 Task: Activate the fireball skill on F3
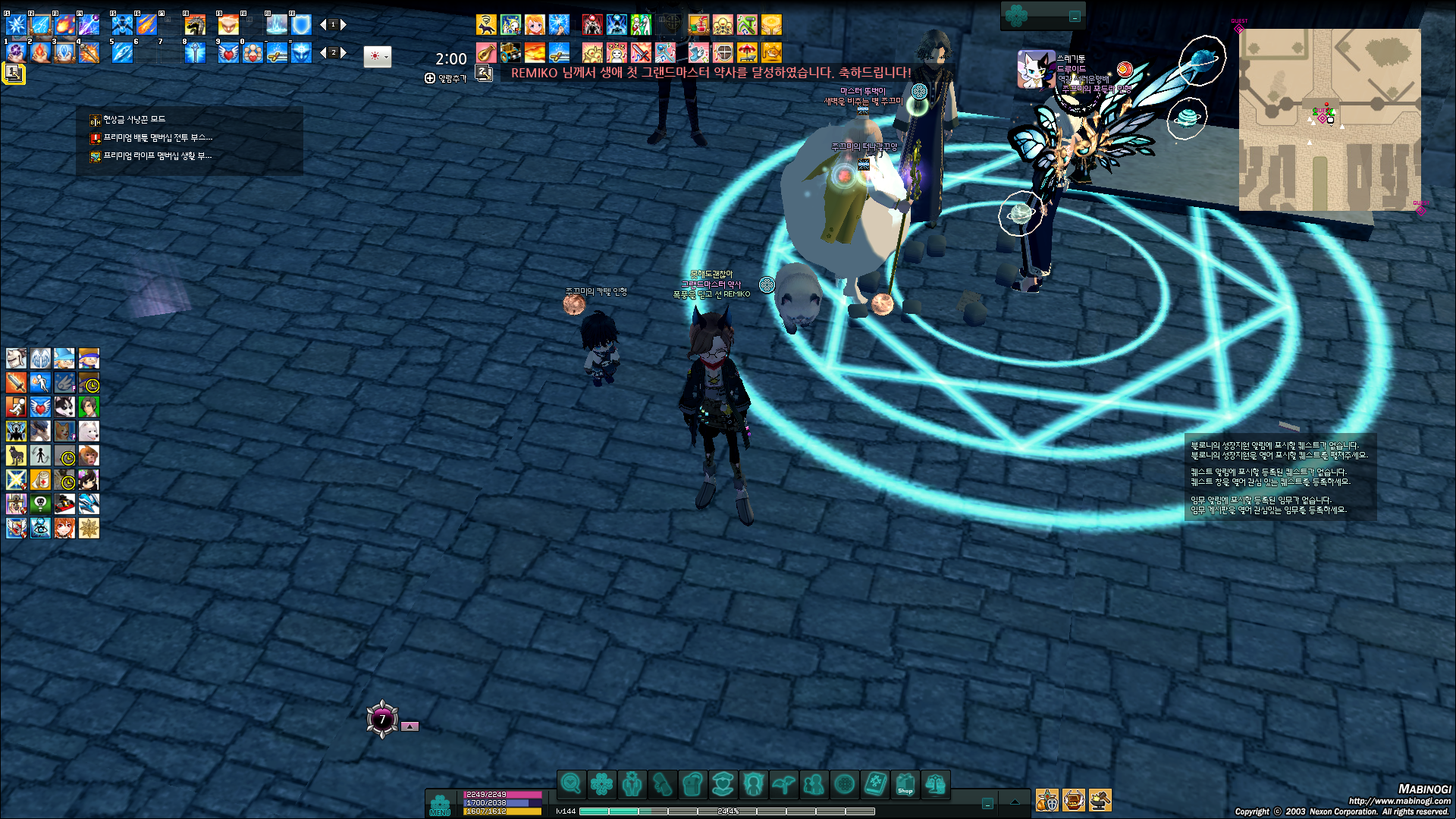point(64,25)
